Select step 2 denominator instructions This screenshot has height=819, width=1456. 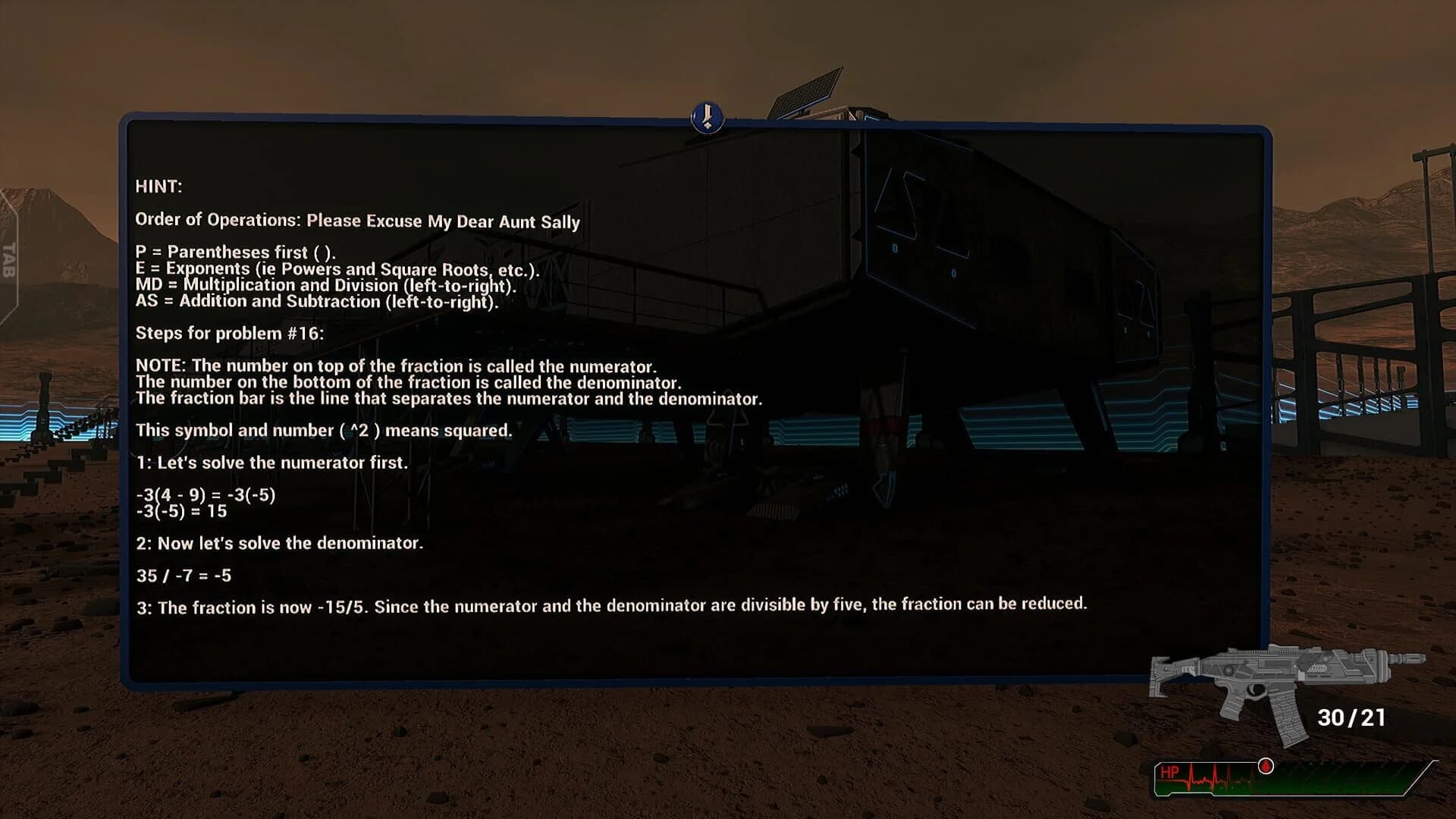click(x=281, y=543)
